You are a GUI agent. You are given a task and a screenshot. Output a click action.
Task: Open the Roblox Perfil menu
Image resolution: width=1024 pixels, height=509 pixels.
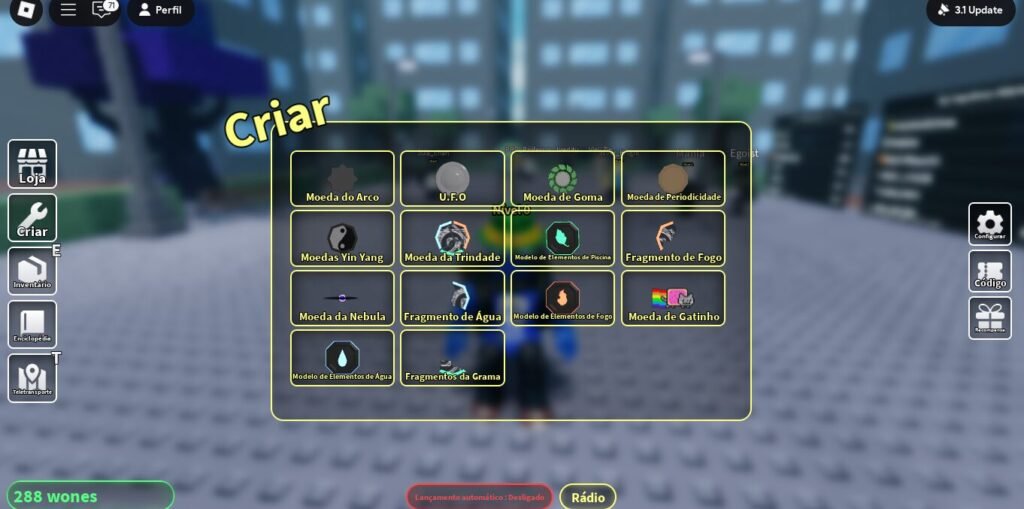(160, 10)
